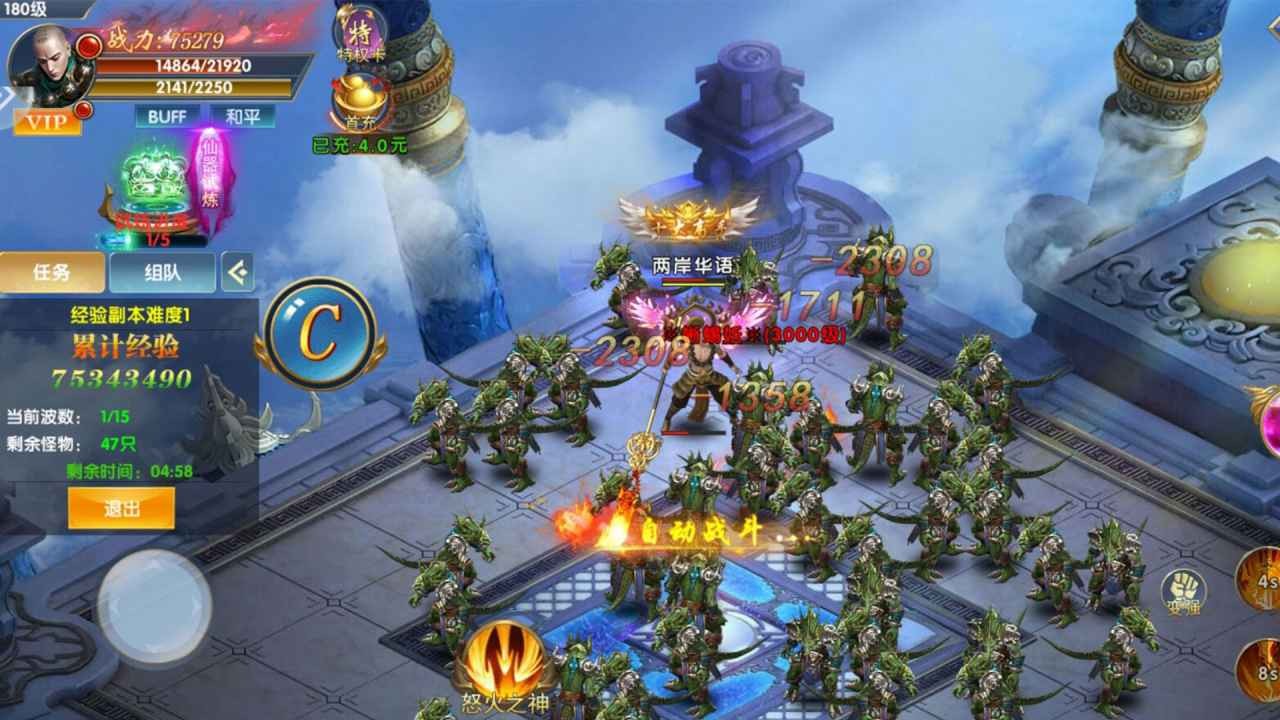Screen dimensions: 1280x720
Task: Activate the 怒火之神 rage skill
Action: click(505, 662)
